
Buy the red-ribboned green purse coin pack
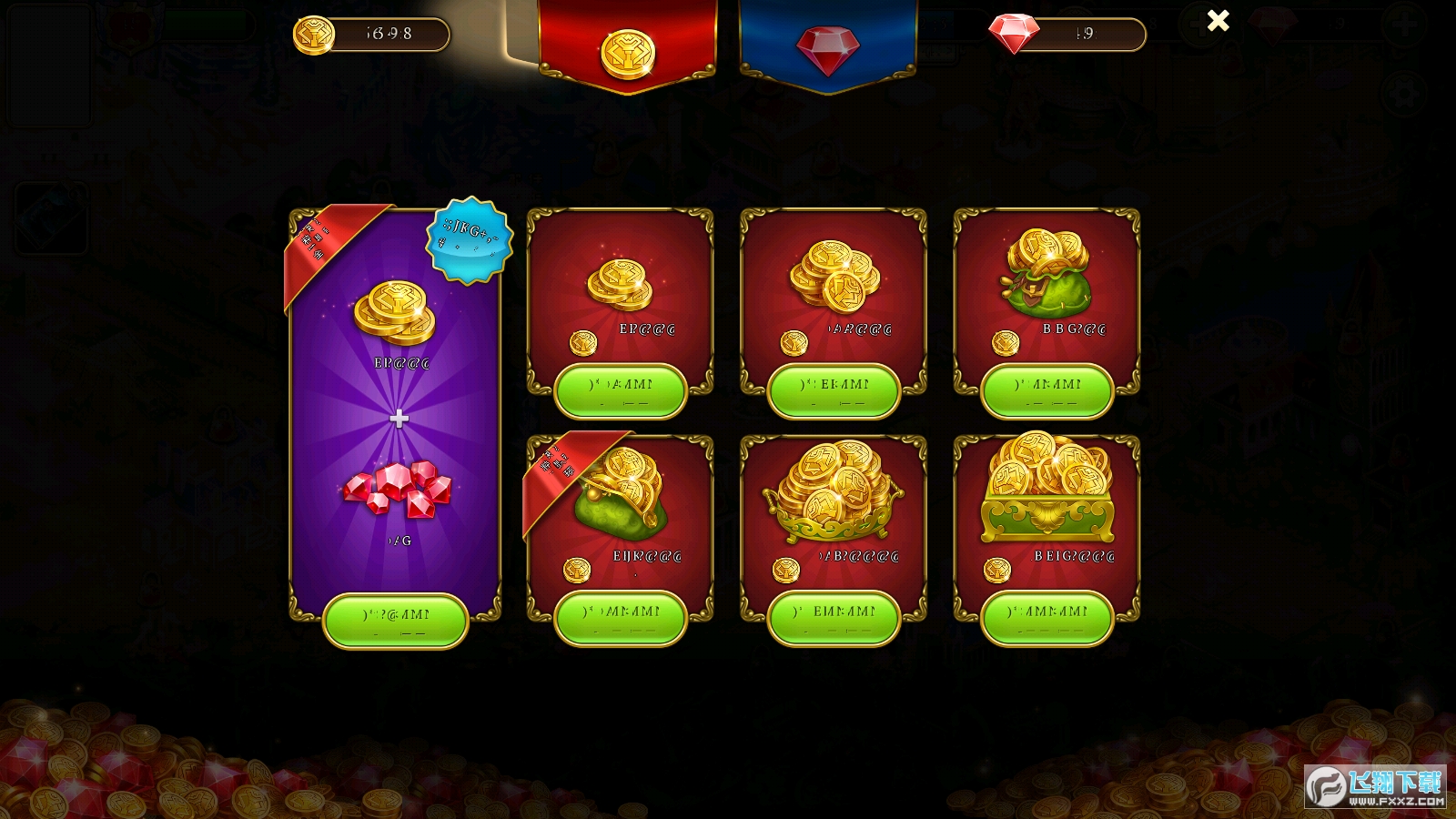(620, 619)
